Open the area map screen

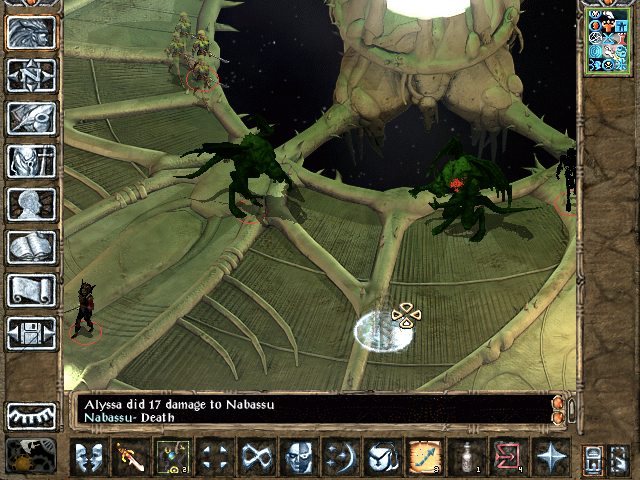pos(31,75)
